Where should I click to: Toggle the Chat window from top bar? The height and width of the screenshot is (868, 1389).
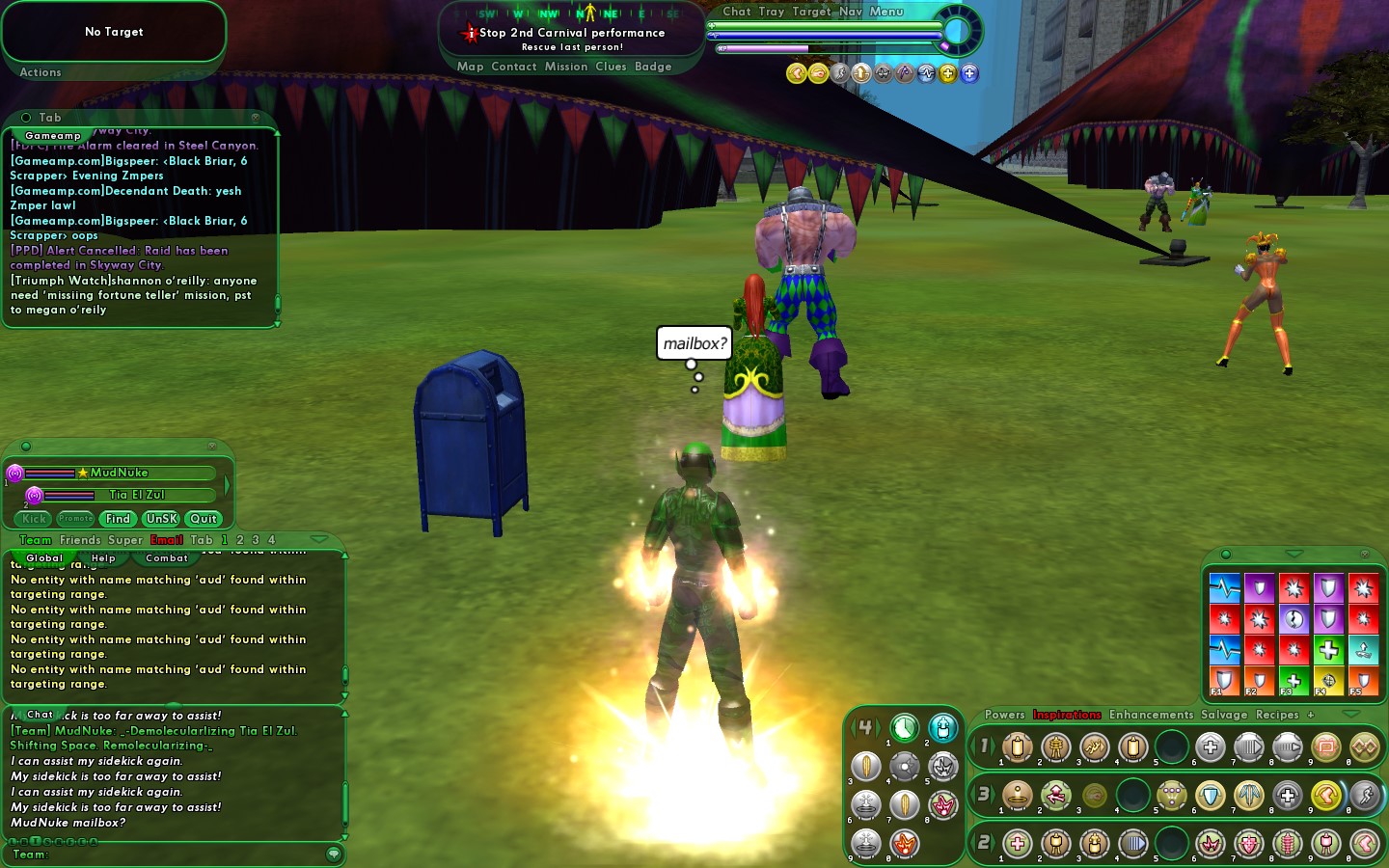click(x=736, y=12)
